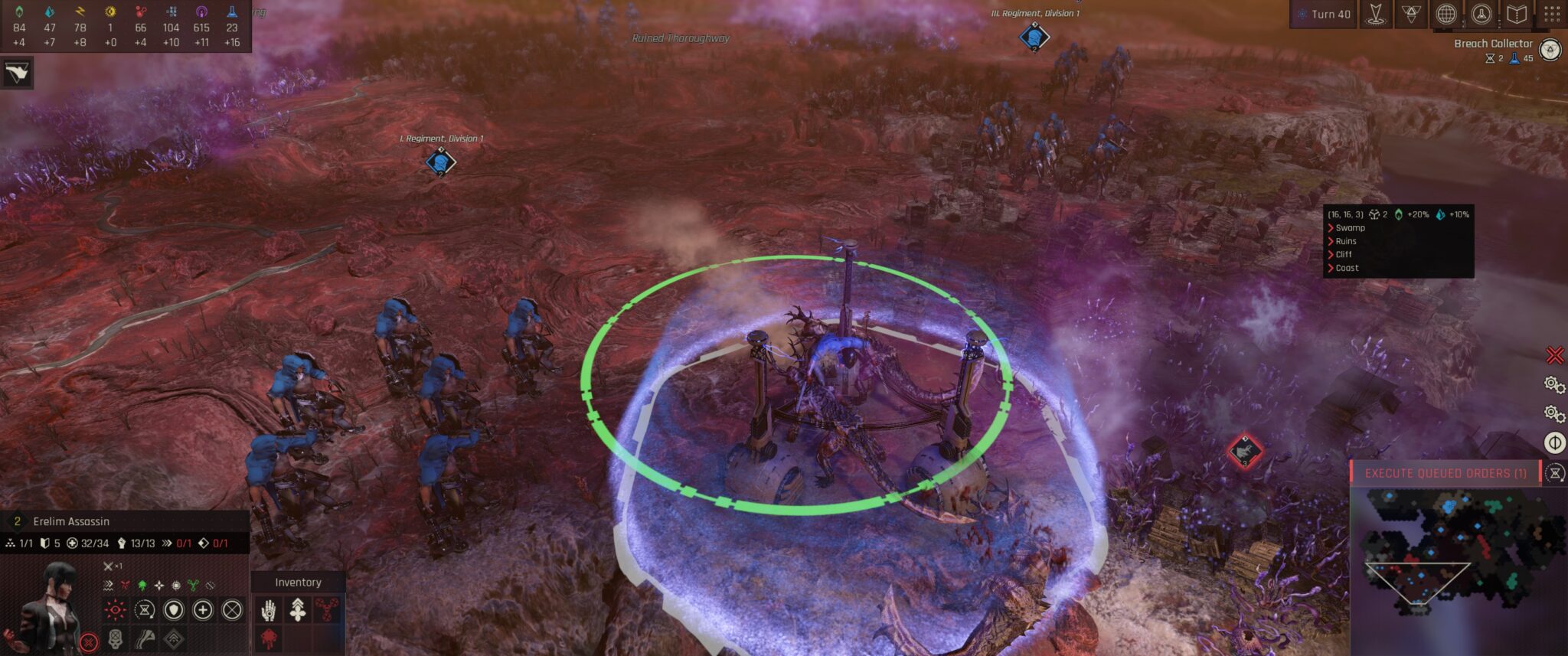Viewport: 1568px width, 656px height.
Task: Select the blood-drip red inventory item
Action: 269,638
